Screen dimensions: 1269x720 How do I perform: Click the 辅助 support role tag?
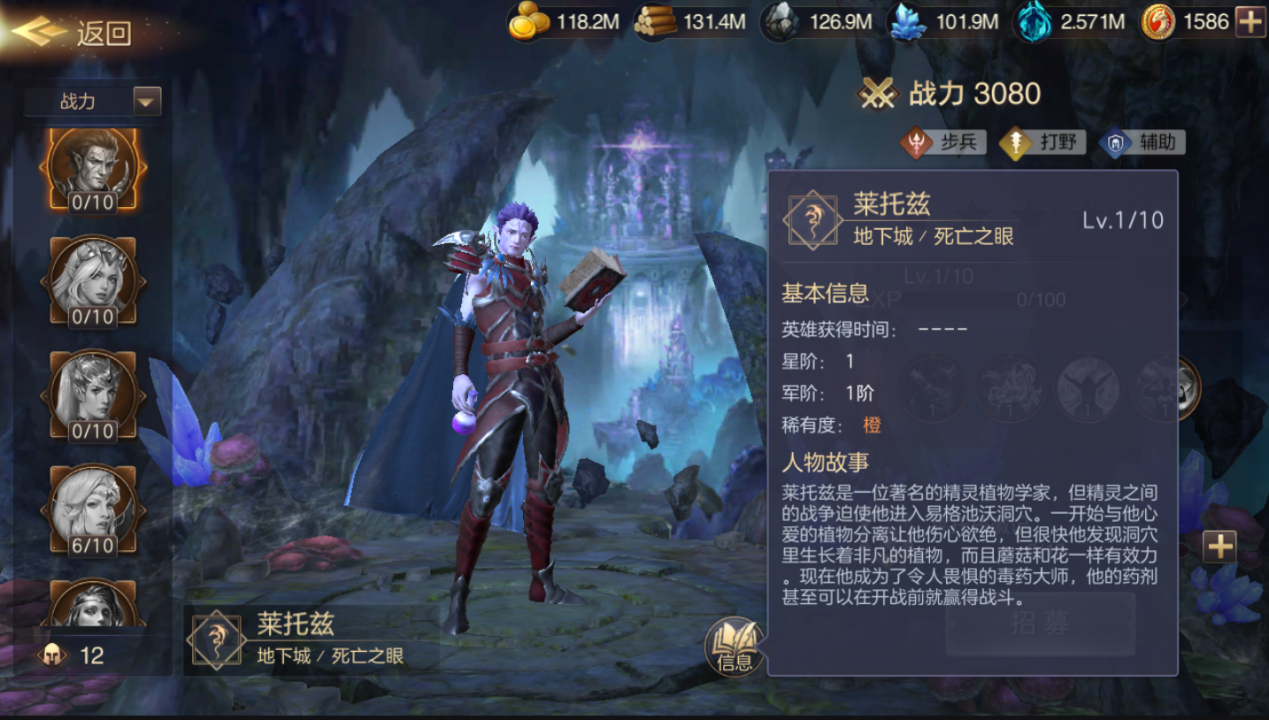pos(1142,142)
